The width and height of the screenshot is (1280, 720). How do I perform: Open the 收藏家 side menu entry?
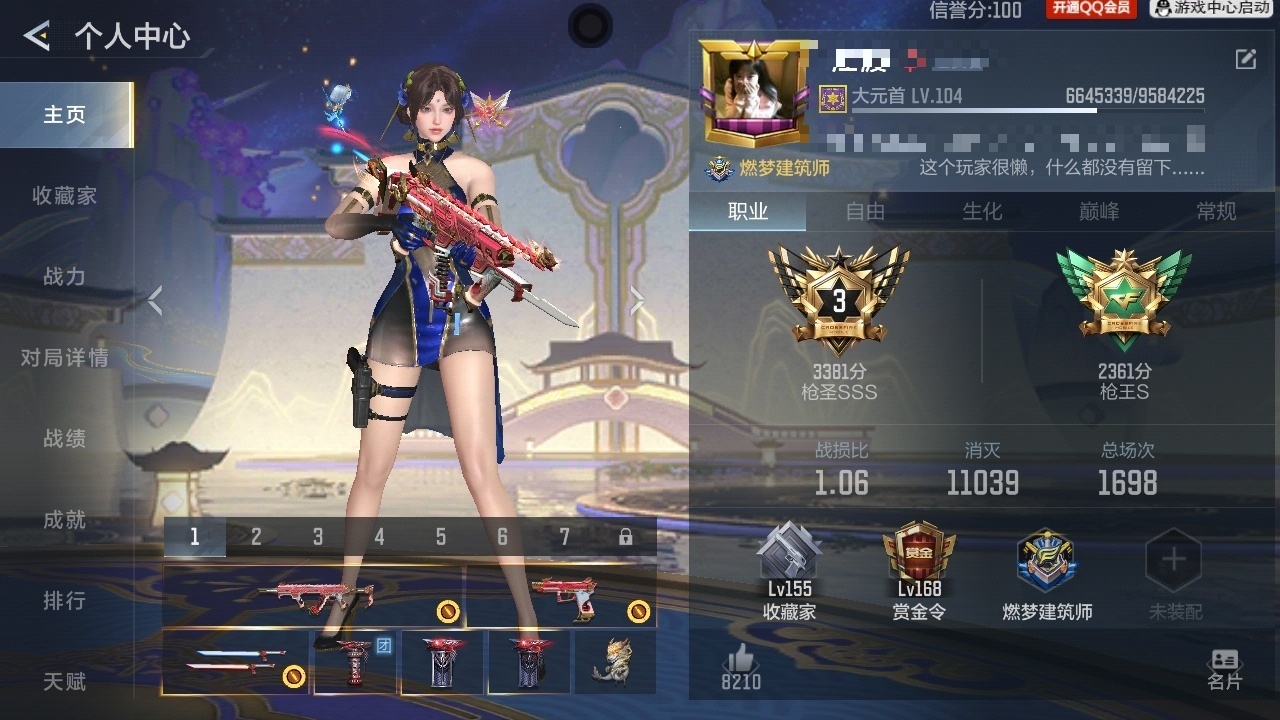pos(65,196)
